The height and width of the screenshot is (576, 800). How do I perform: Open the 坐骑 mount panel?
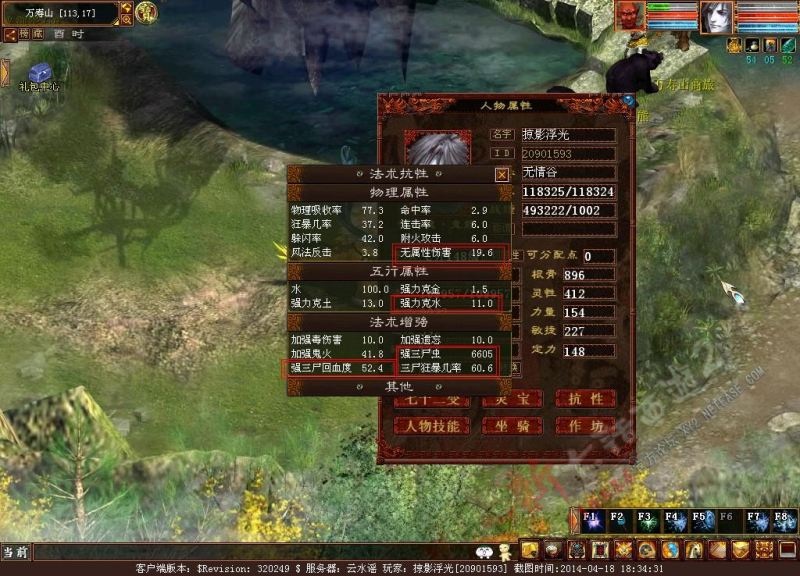(510, 425)
